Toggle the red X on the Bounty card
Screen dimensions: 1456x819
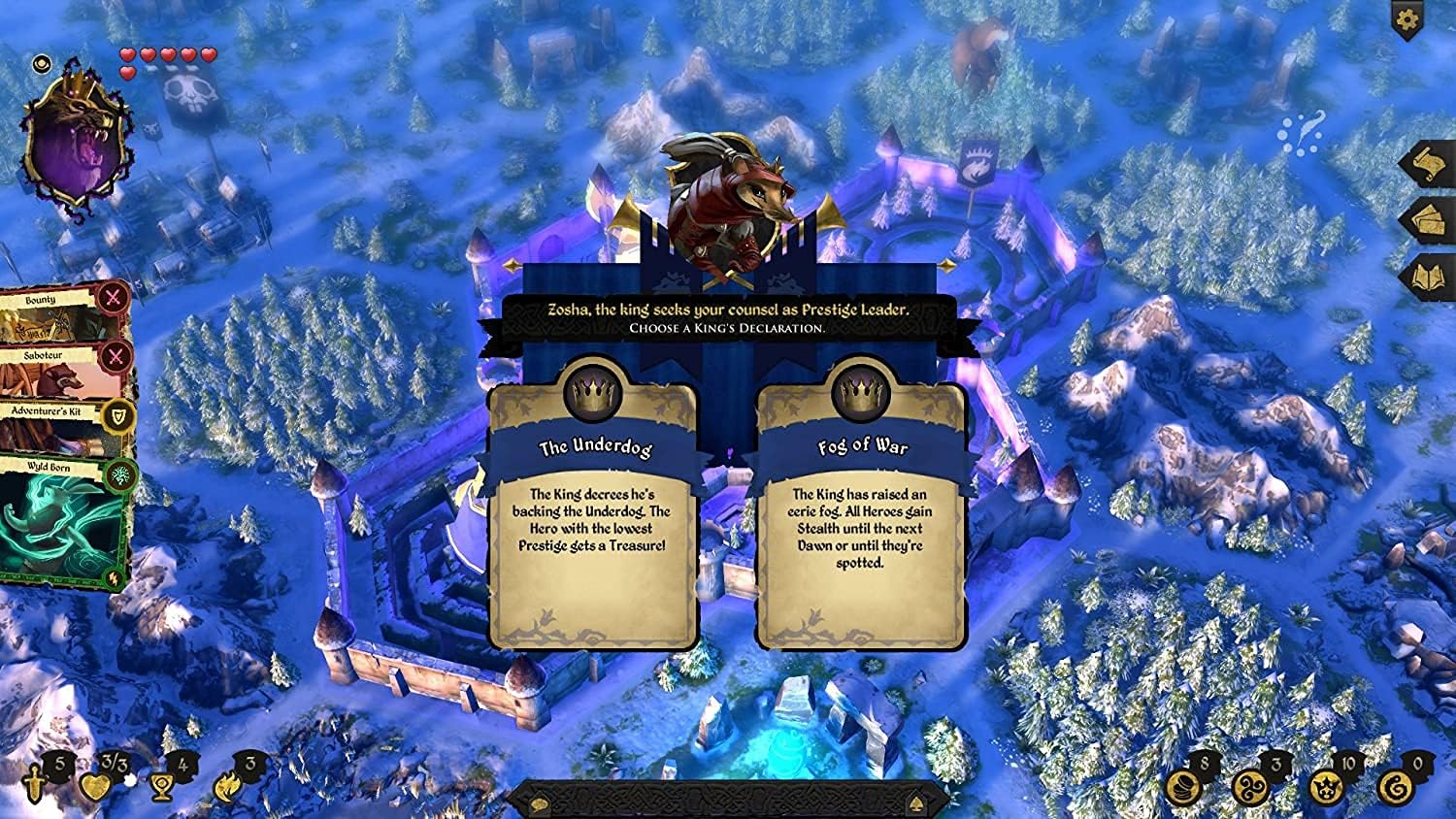(116, 299)
